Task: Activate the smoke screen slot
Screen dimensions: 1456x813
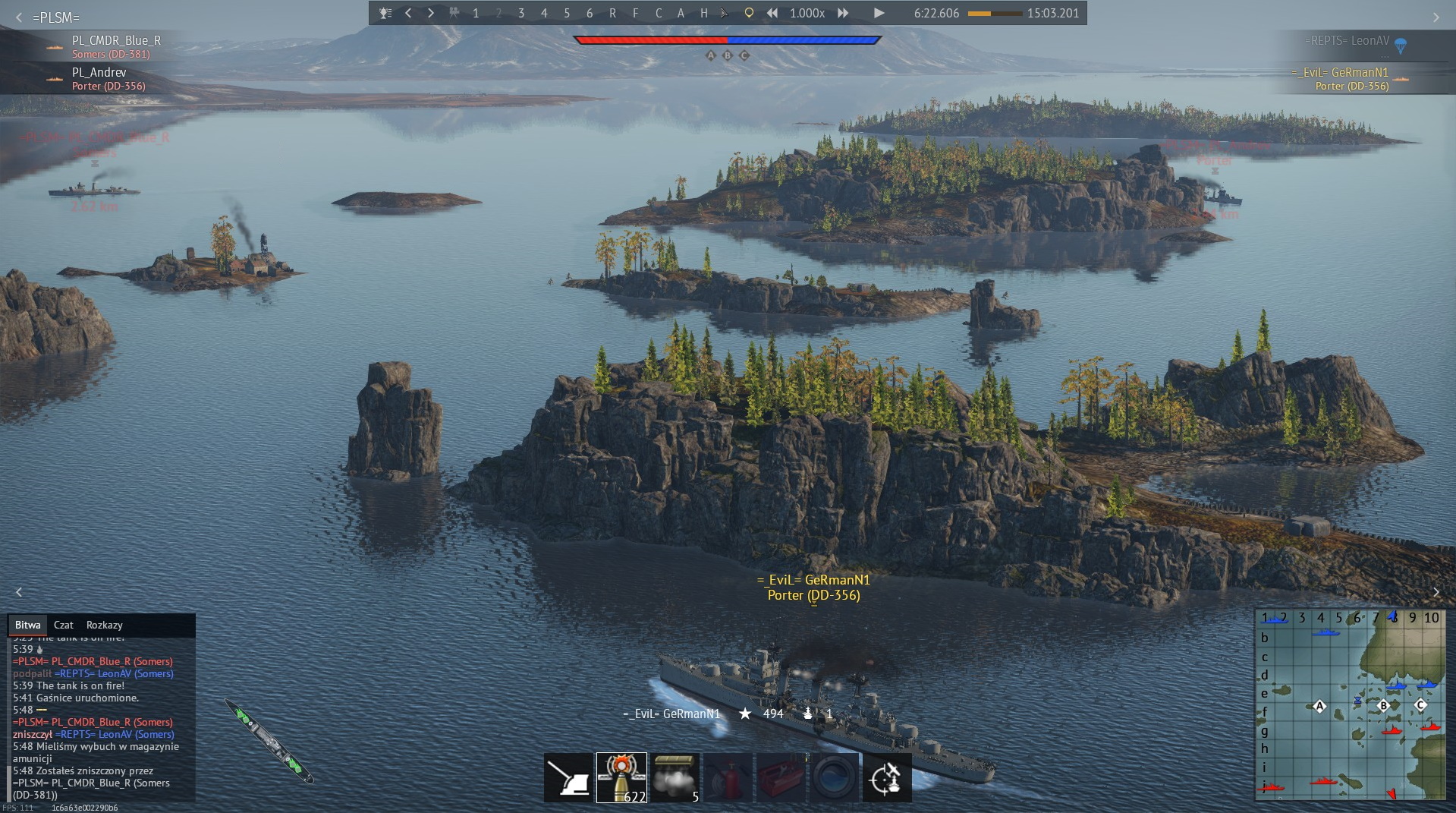Action: 675,777
